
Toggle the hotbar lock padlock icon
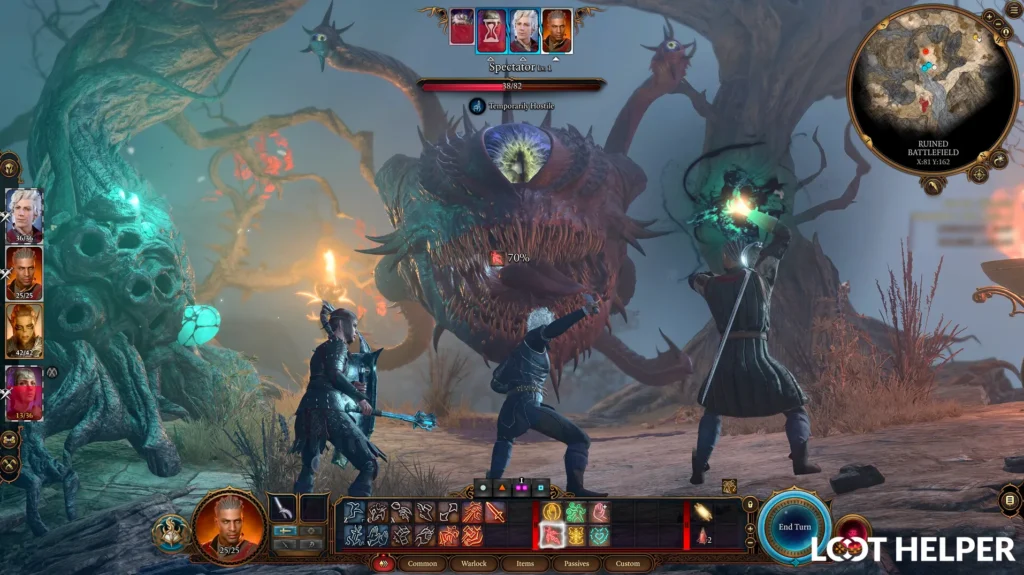pos(751,505)
